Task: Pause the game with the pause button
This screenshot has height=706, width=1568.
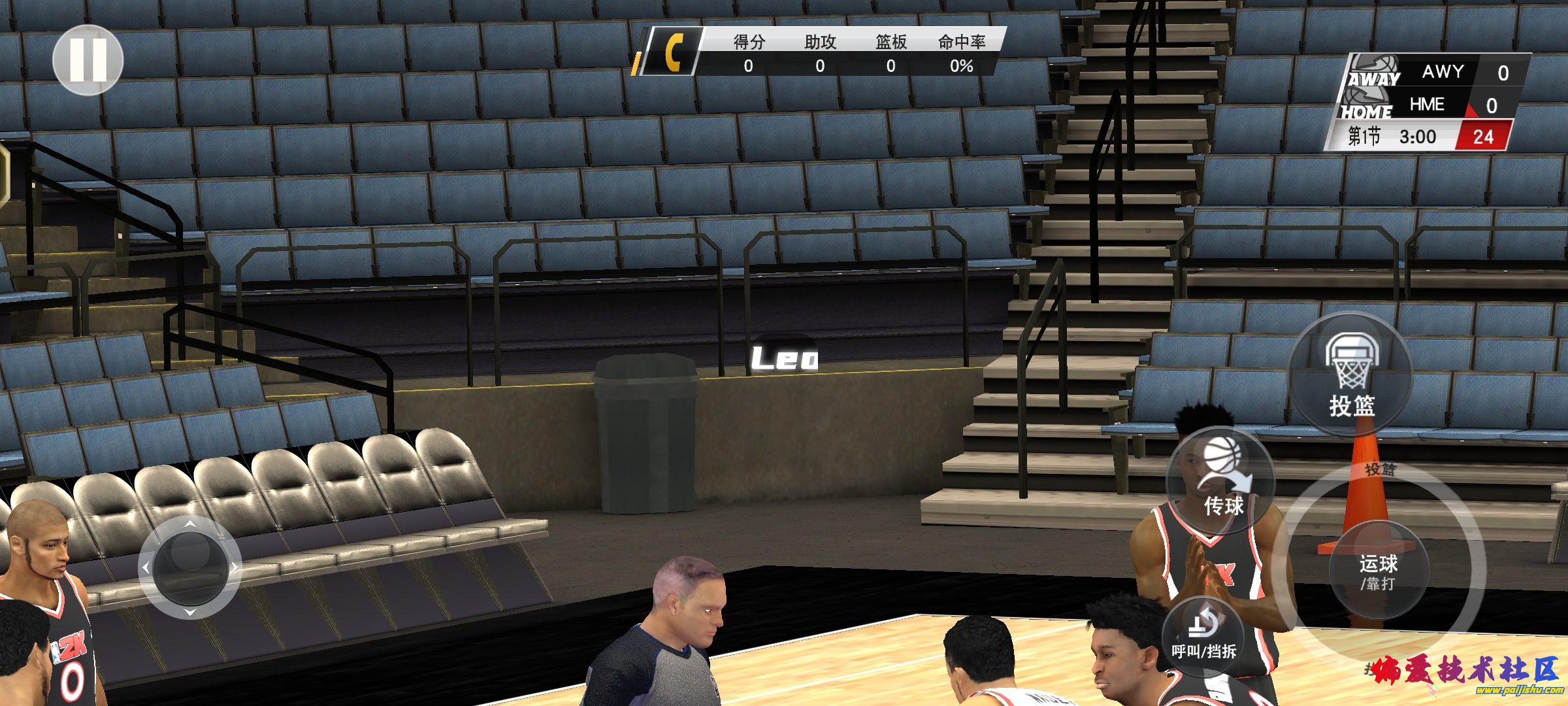Action: pyautogui.click(x=88, y=60)
